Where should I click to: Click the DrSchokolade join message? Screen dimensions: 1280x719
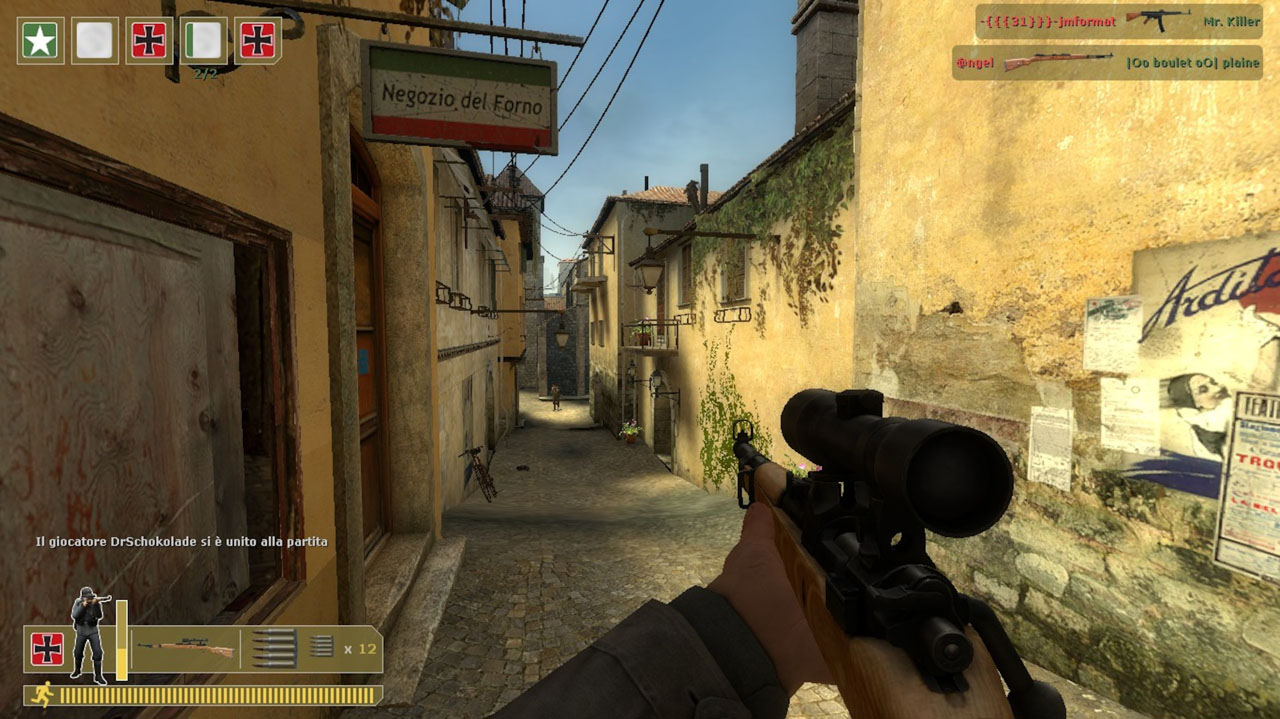[x=181, y=541]
